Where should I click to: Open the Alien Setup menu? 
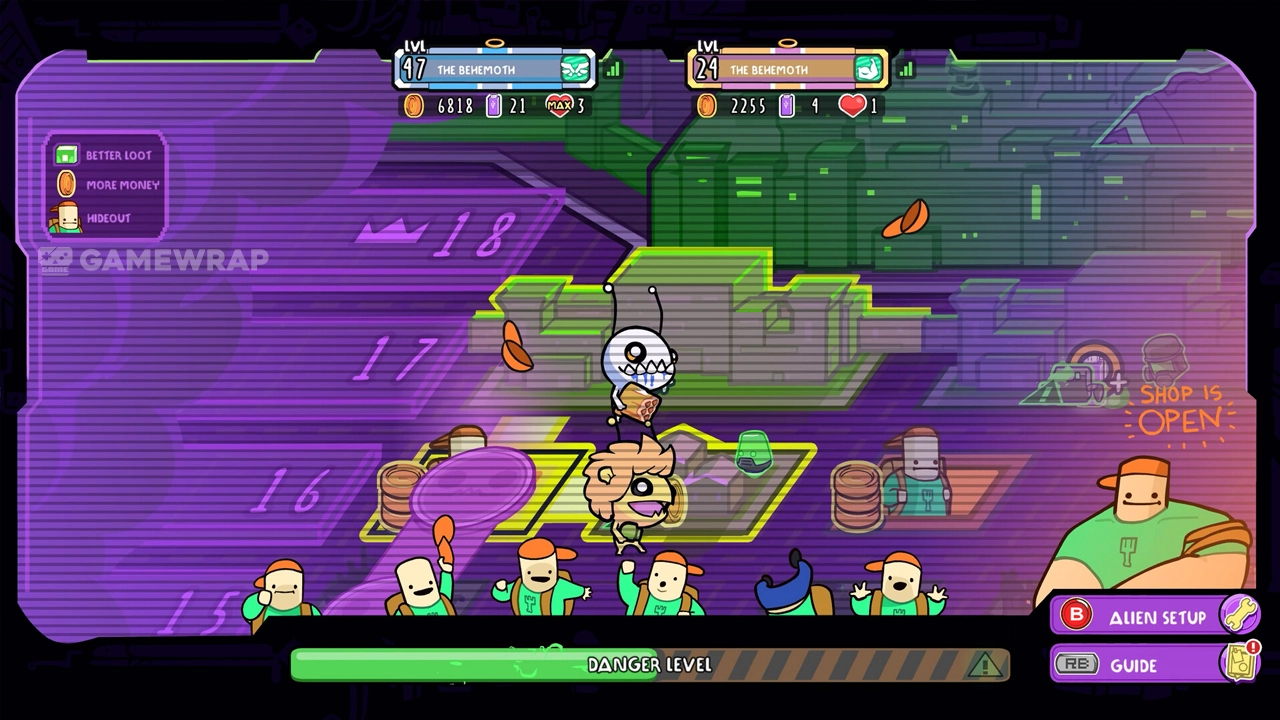(1153, 617)
